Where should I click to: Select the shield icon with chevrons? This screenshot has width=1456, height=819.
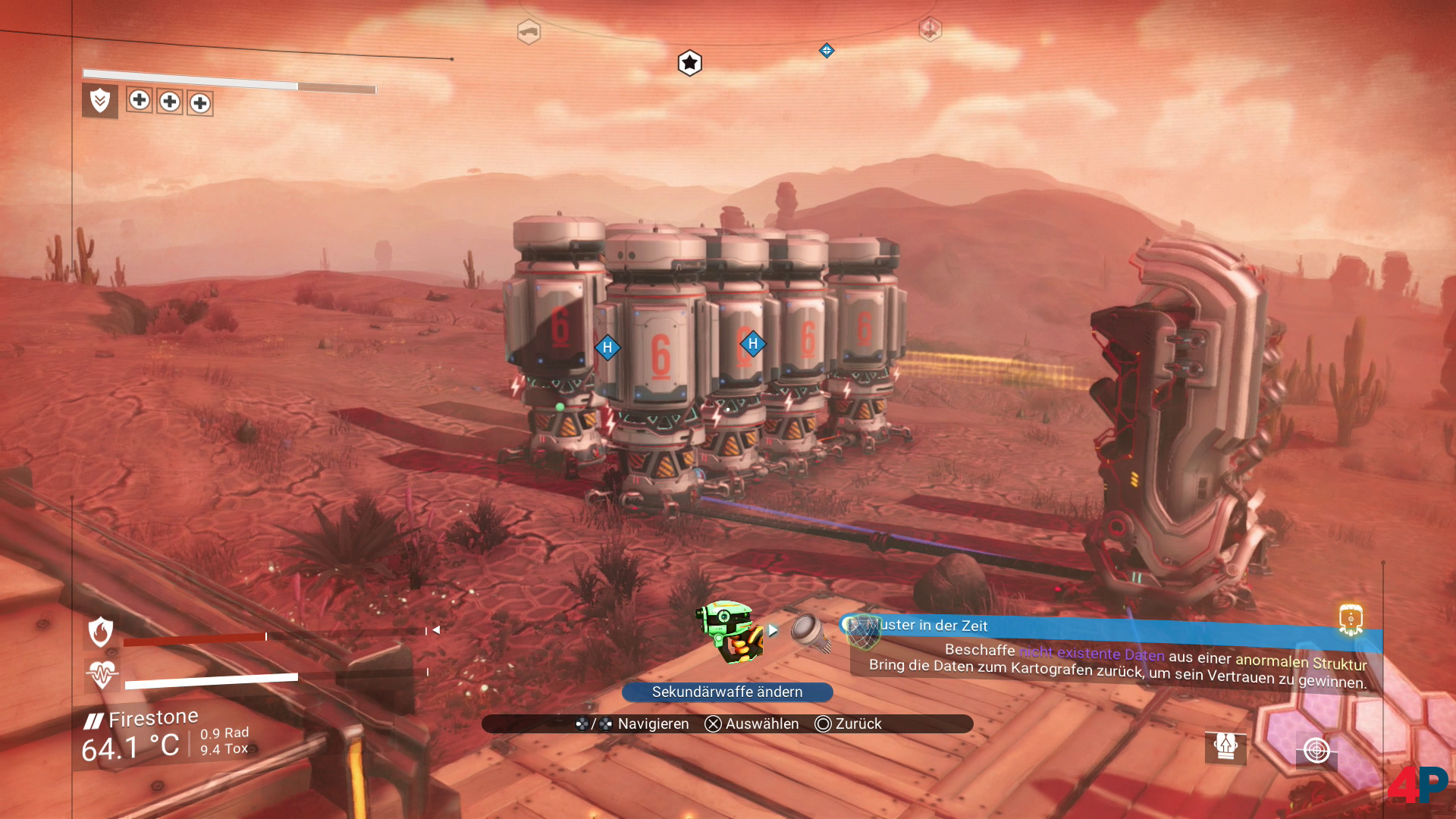100,101
